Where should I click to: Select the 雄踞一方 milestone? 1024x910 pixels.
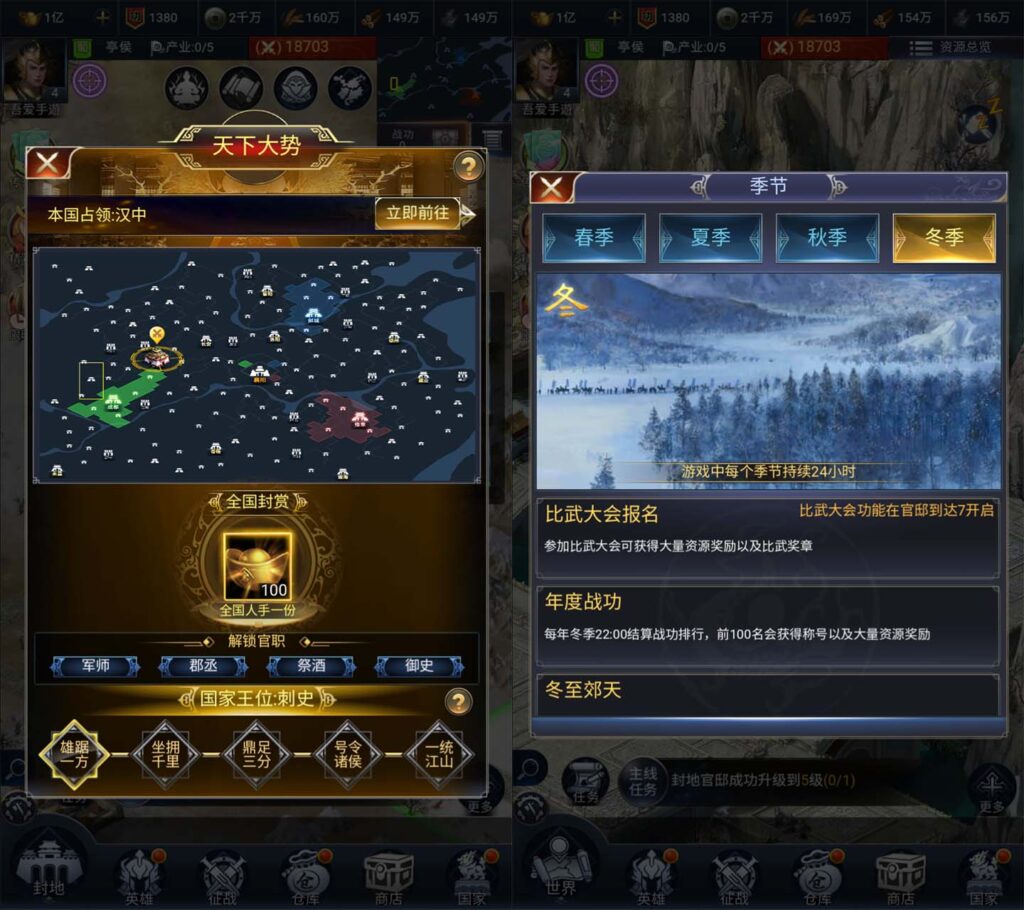click(x=73, y=754)
